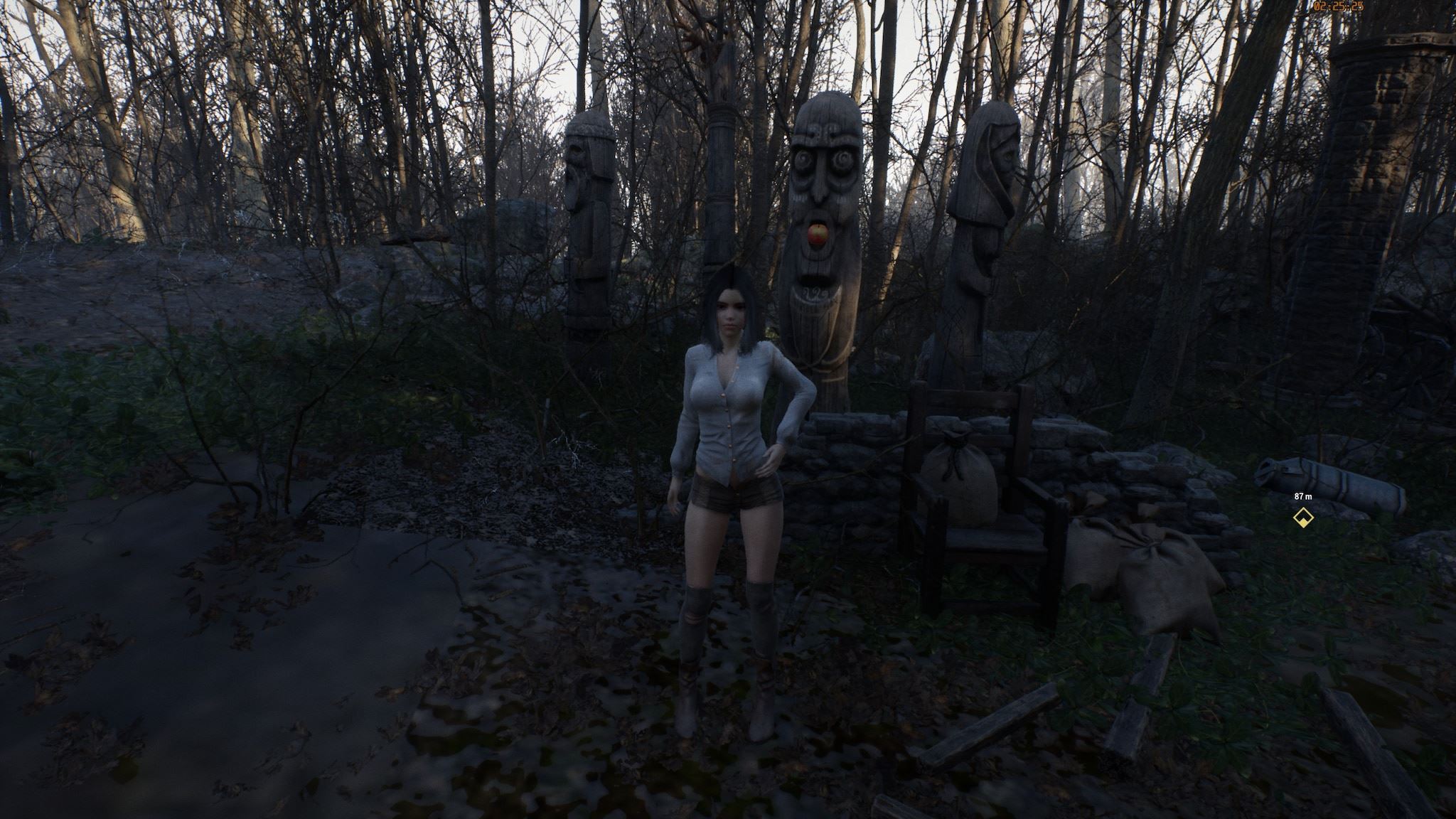
Task: Click the yellow diamond objective waypoint marker
Action: [1302, 518]
